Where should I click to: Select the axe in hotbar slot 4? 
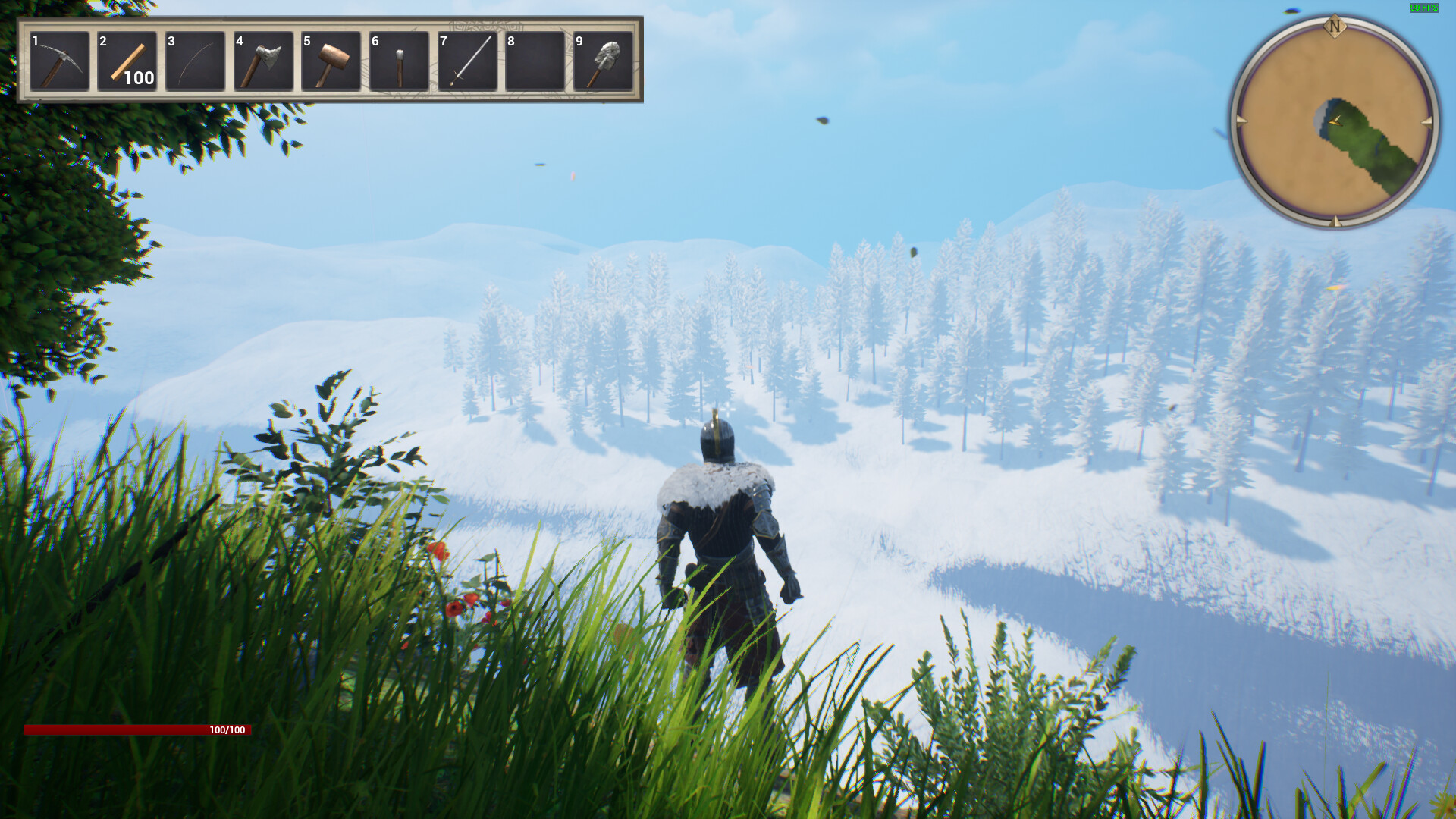(263, 61)
